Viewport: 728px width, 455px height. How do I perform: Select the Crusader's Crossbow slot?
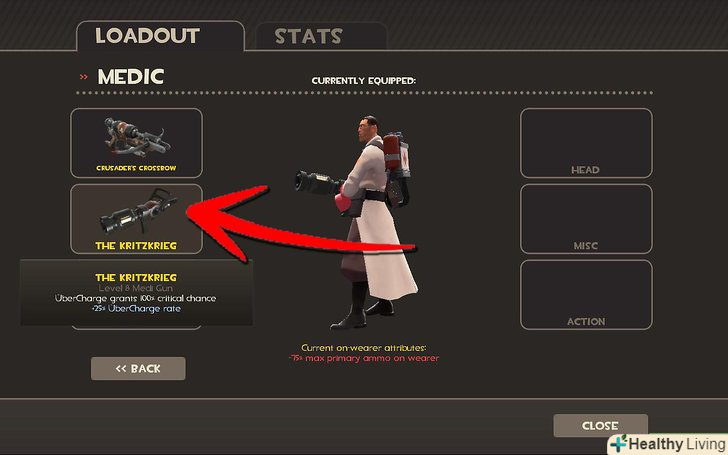point(136,143)
